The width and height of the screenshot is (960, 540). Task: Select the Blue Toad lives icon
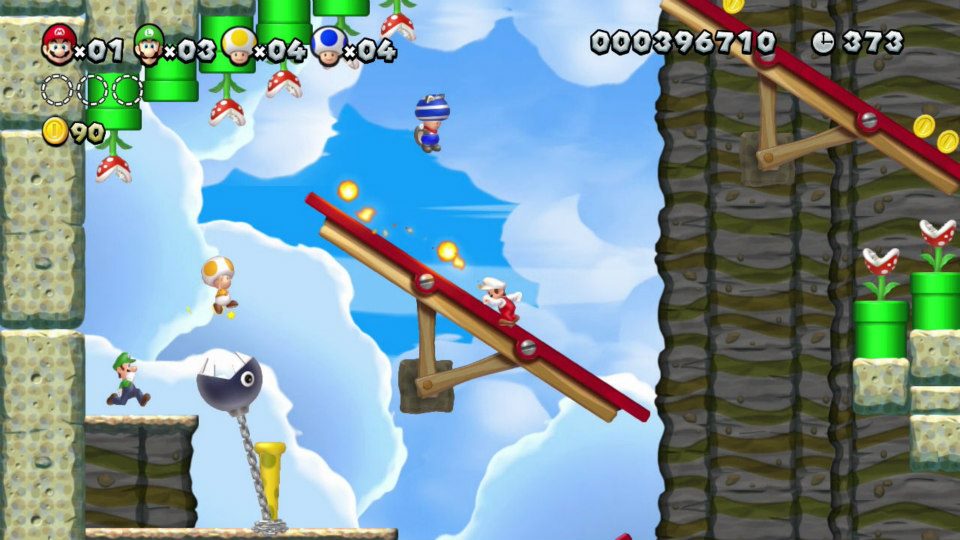point(327,44)
